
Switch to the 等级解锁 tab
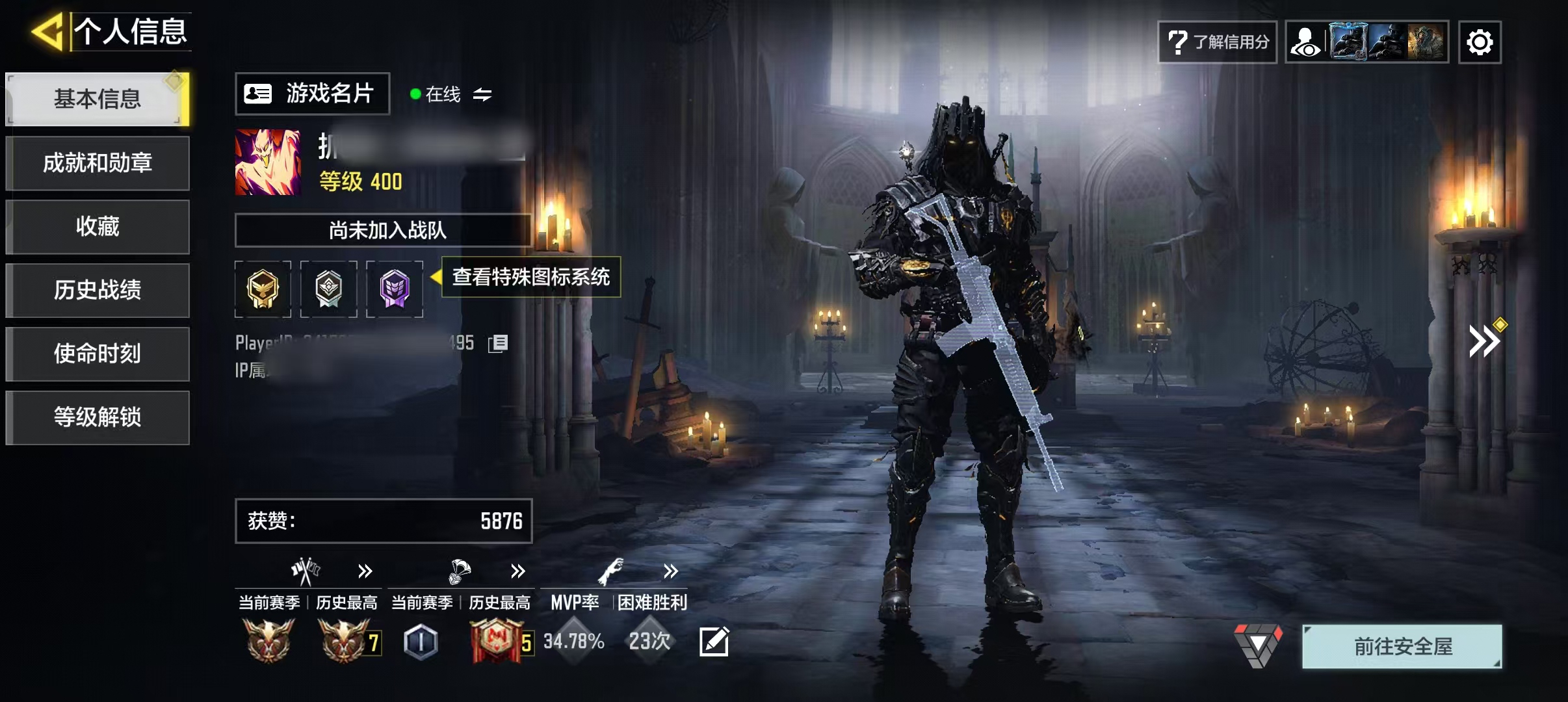coord(98,418)
